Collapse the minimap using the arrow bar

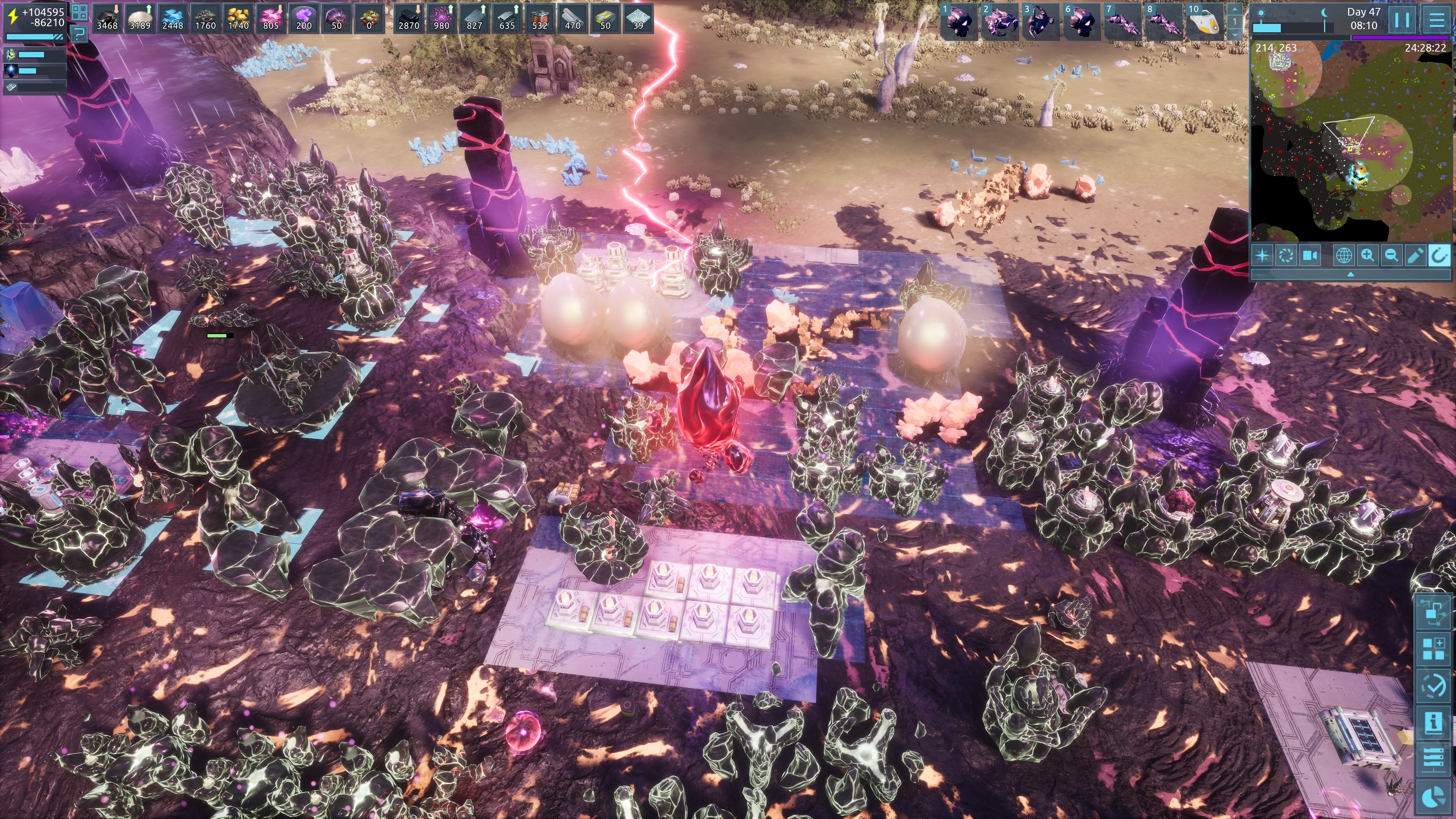(1351, 274)
